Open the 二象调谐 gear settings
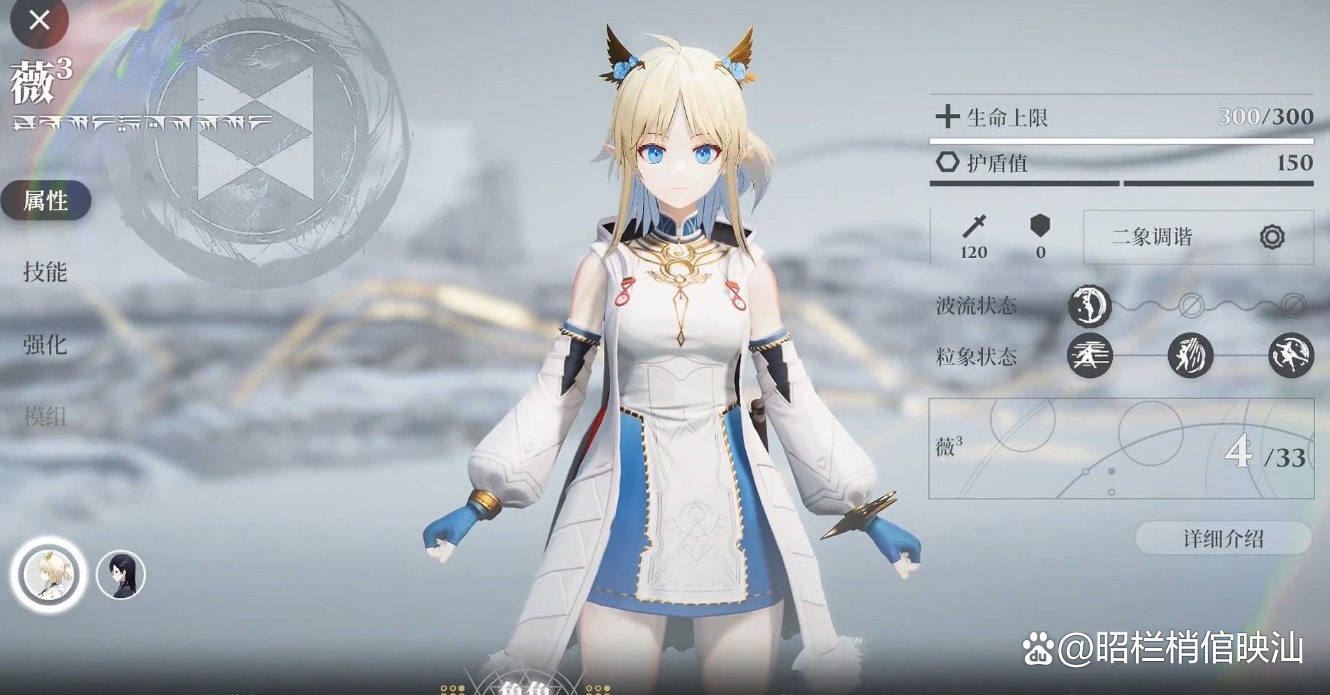Viewport: 1330px width, 695px height. click(x=1271, y=237)
